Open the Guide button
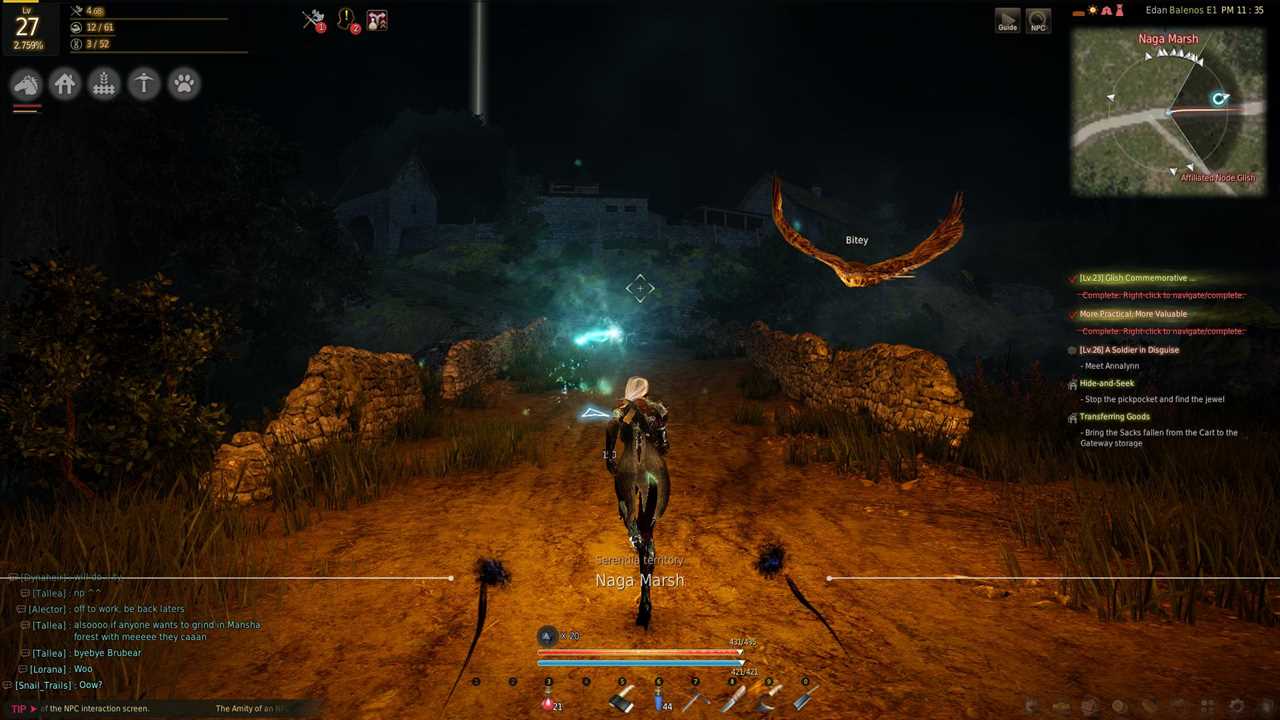 (x=1007, y=21)
